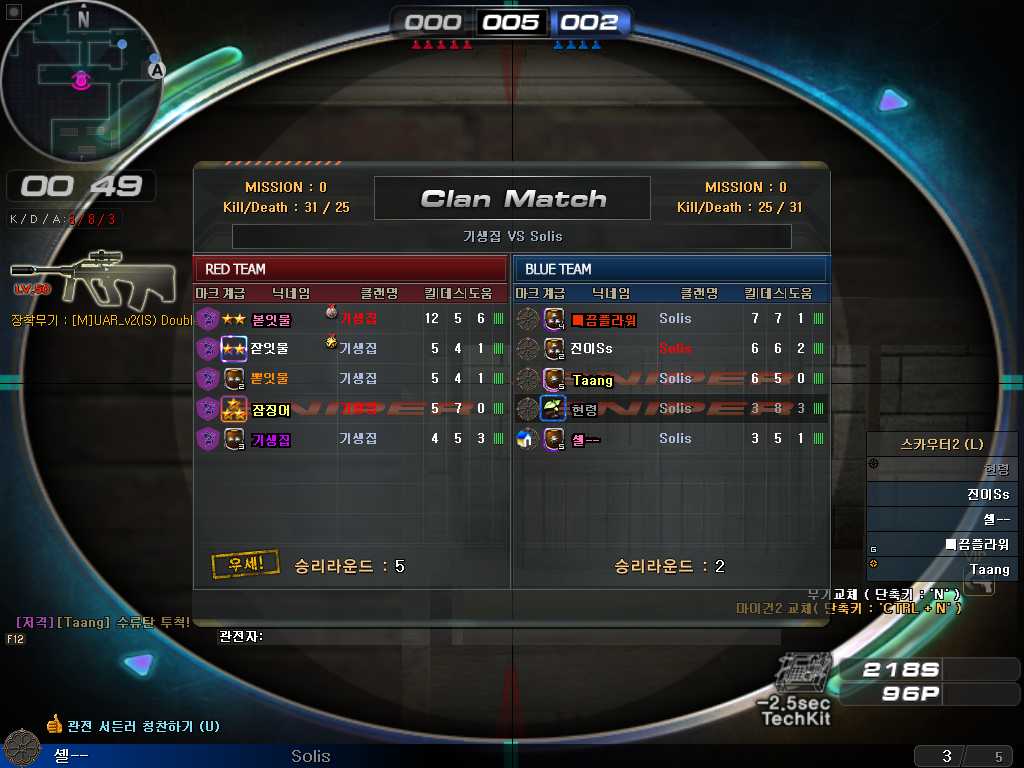Image resolution: width=1024 pixels, height=768 pixels.
Task: Click the small square icon above the minimap
Action: 14,12
